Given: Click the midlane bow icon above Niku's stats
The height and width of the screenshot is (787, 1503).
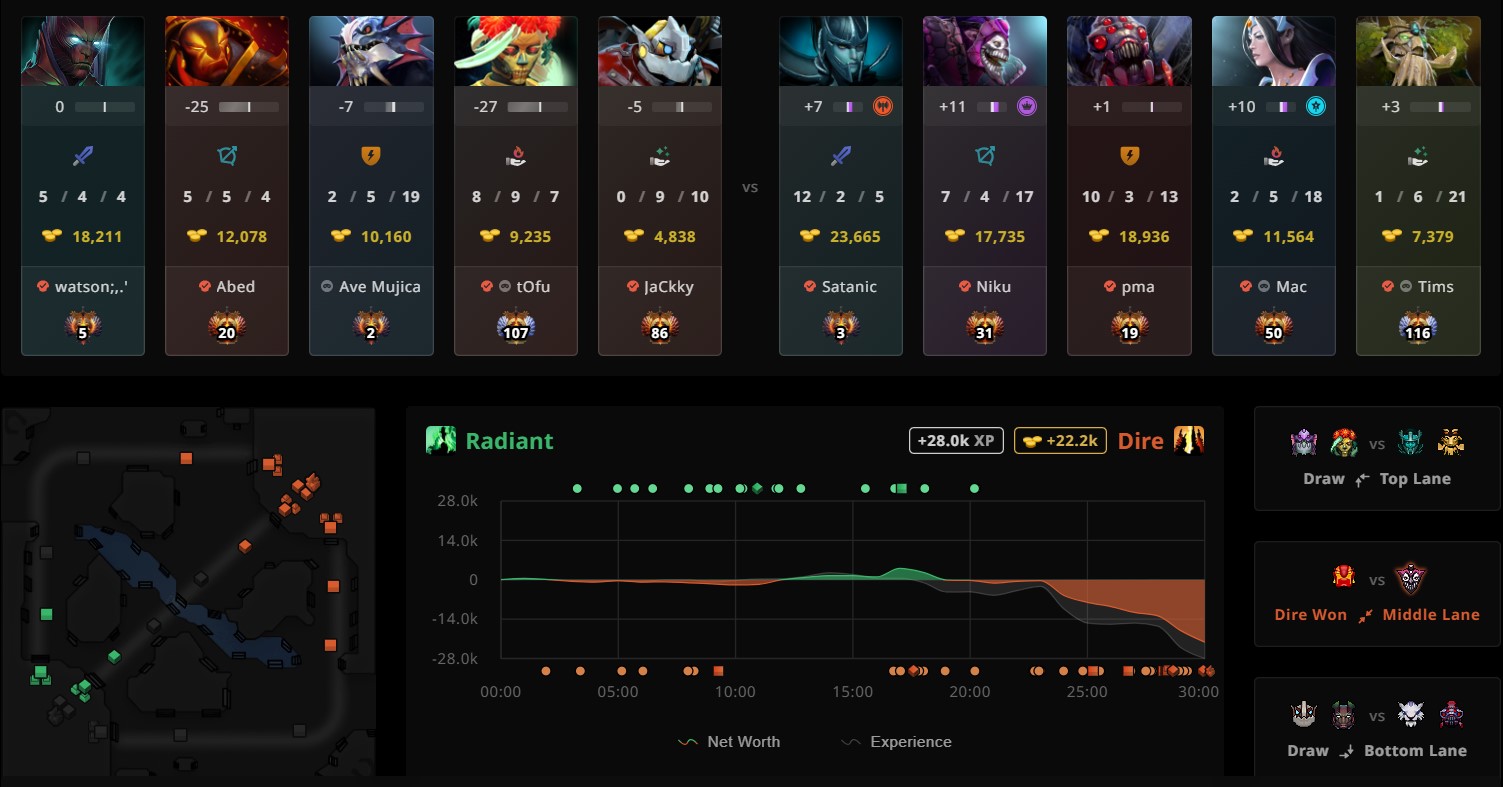Looking at the screenshot, I should pyautogui.click(x=984, y=156).
